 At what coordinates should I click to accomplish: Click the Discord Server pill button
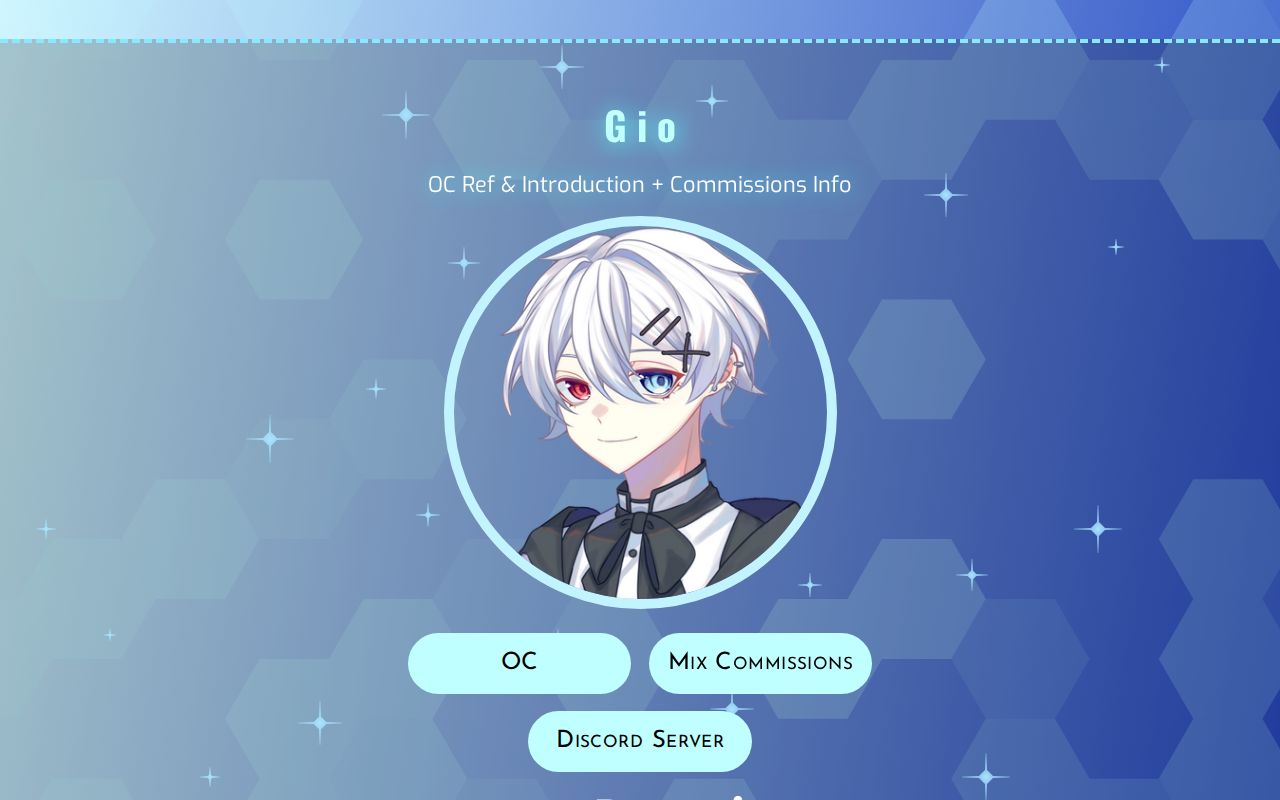pos(640,740)
